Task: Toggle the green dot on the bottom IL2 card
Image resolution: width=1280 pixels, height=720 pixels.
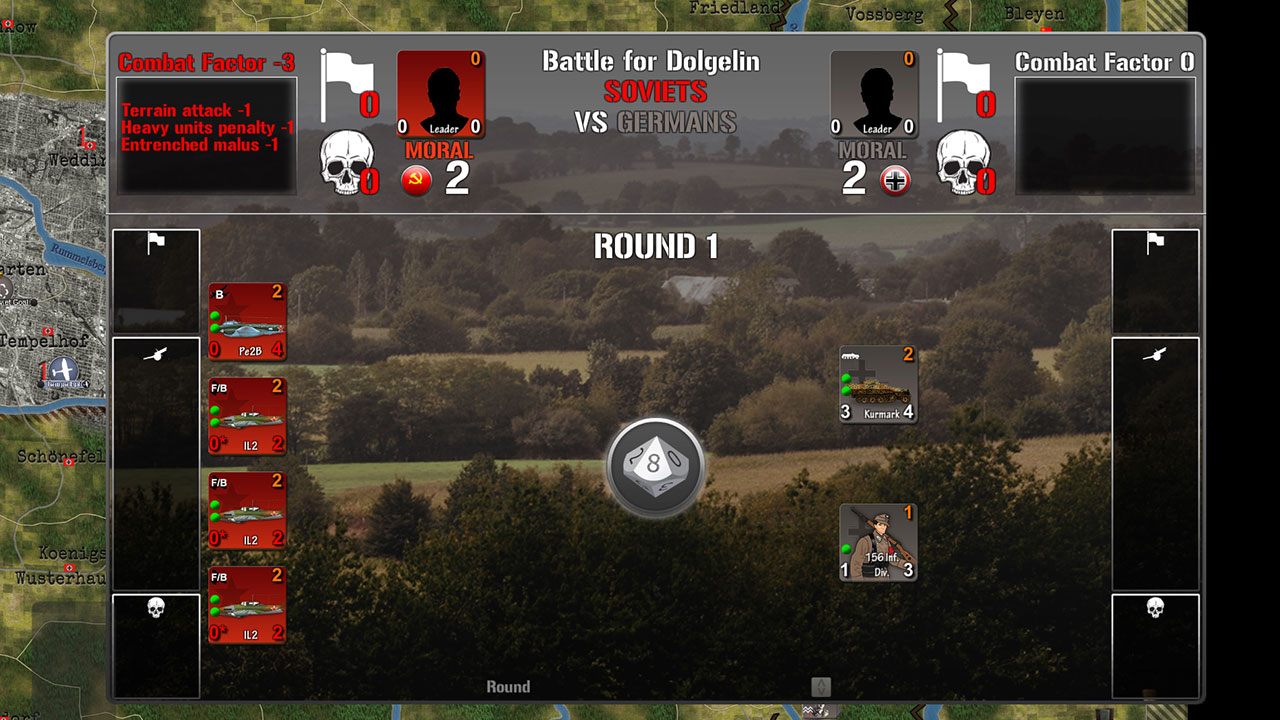Action: 215,602
